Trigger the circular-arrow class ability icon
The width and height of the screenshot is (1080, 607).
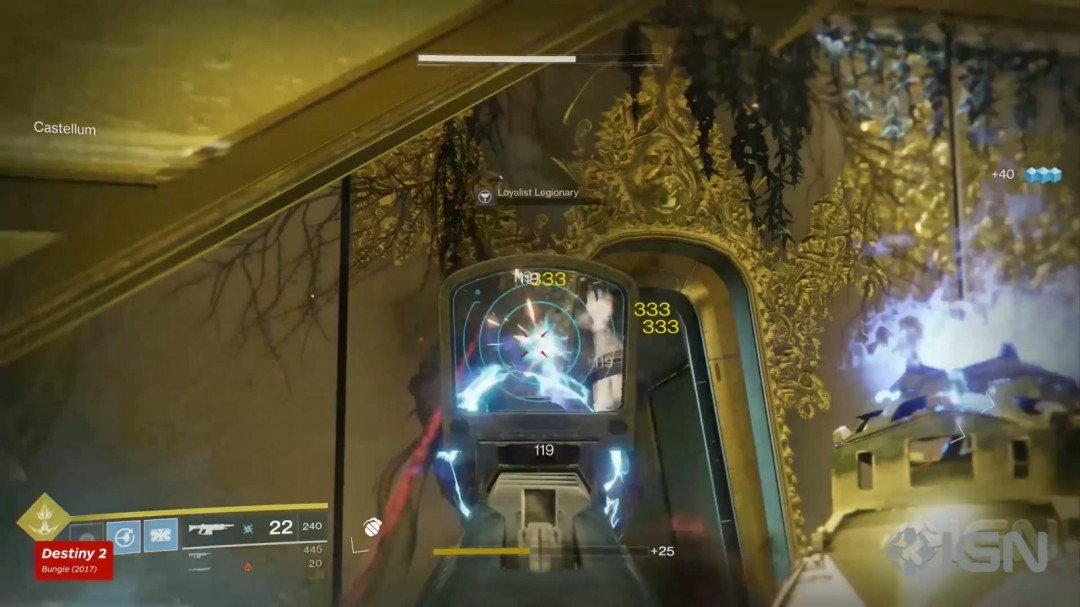coord(124,535)
